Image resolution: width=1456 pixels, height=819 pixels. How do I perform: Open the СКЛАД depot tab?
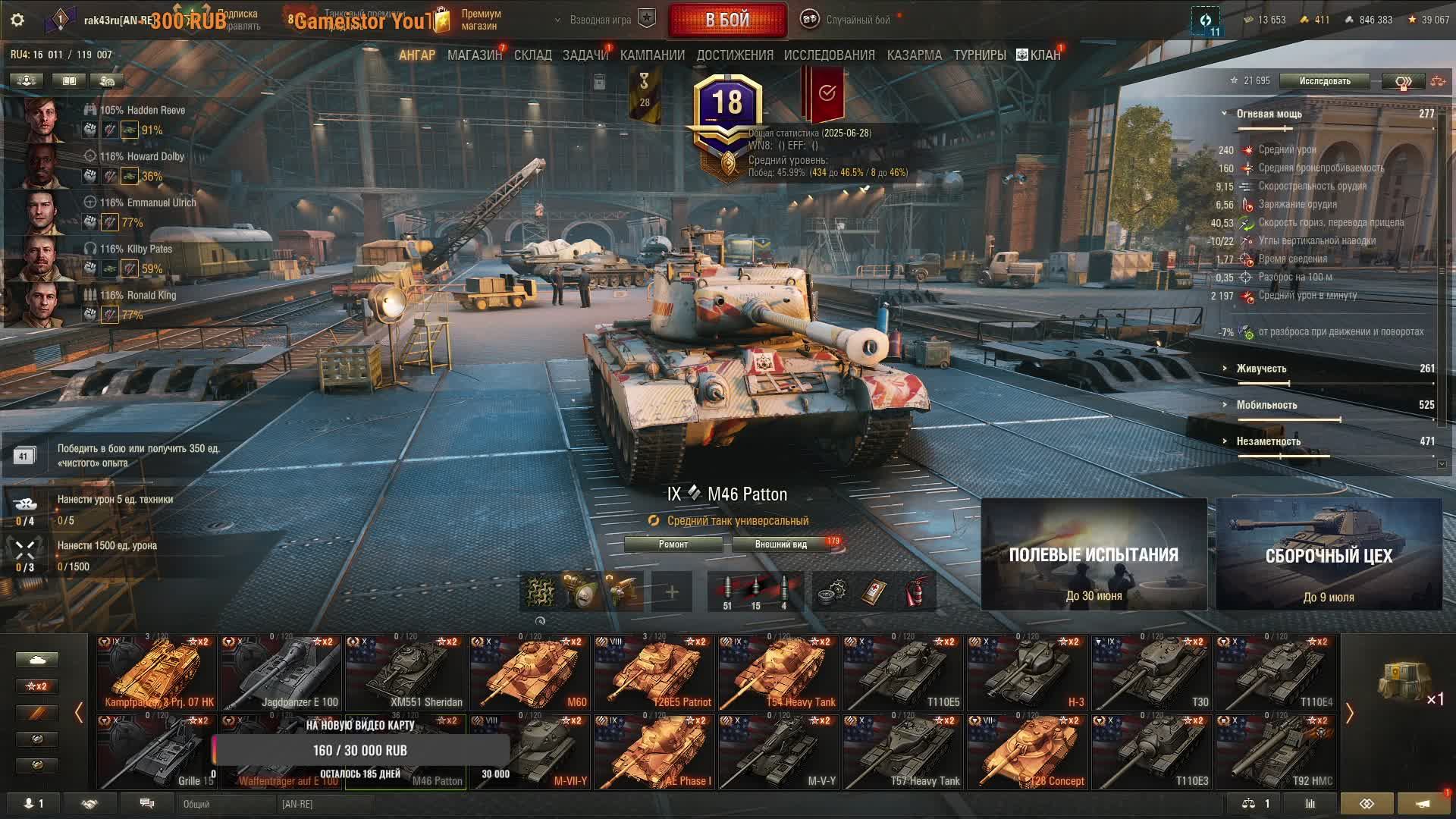(x=532, y=55)
